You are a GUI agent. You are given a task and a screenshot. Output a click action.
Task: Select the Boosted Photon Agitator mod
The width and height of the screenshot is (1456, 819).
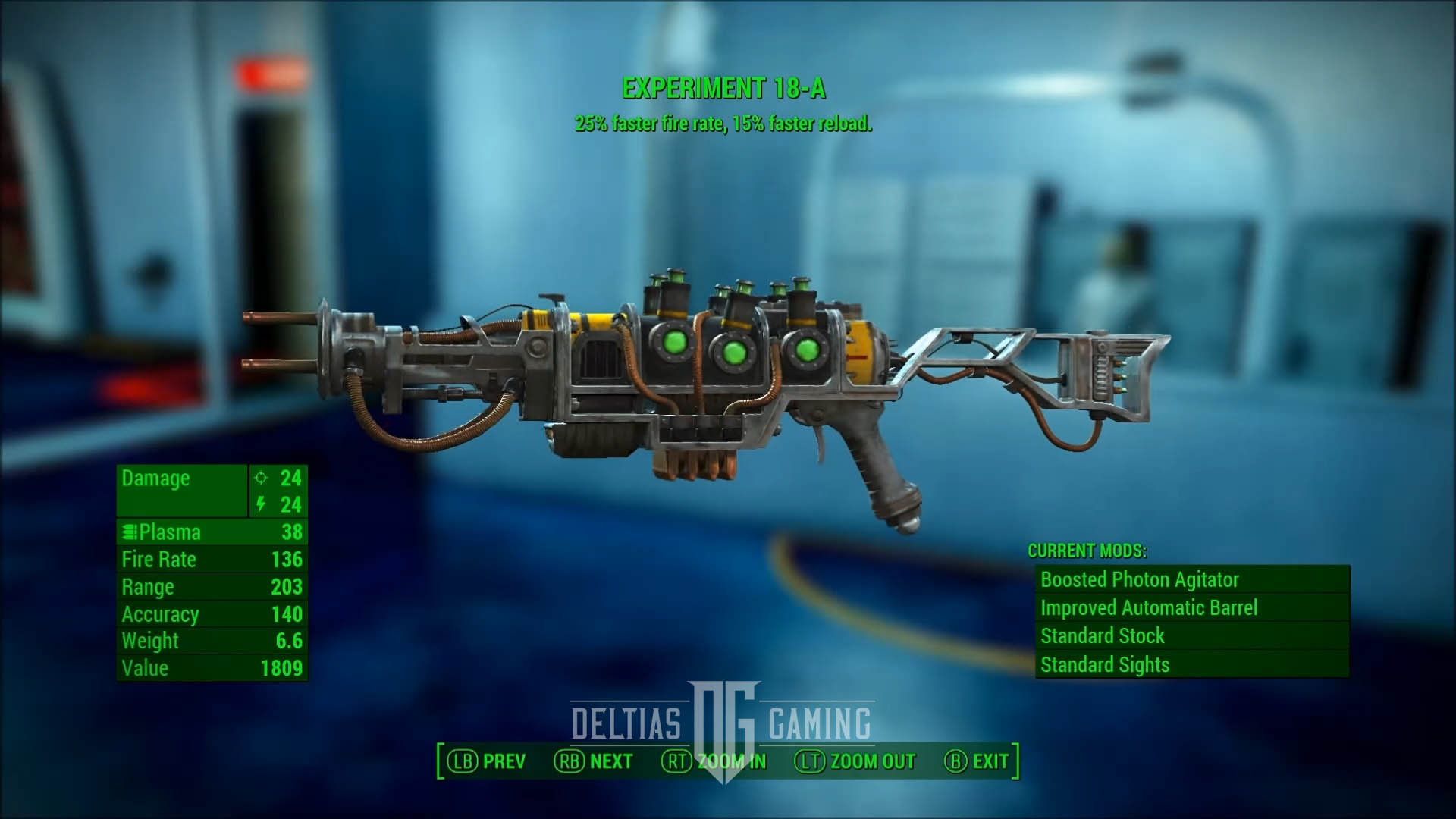[x=1139, y=580]
